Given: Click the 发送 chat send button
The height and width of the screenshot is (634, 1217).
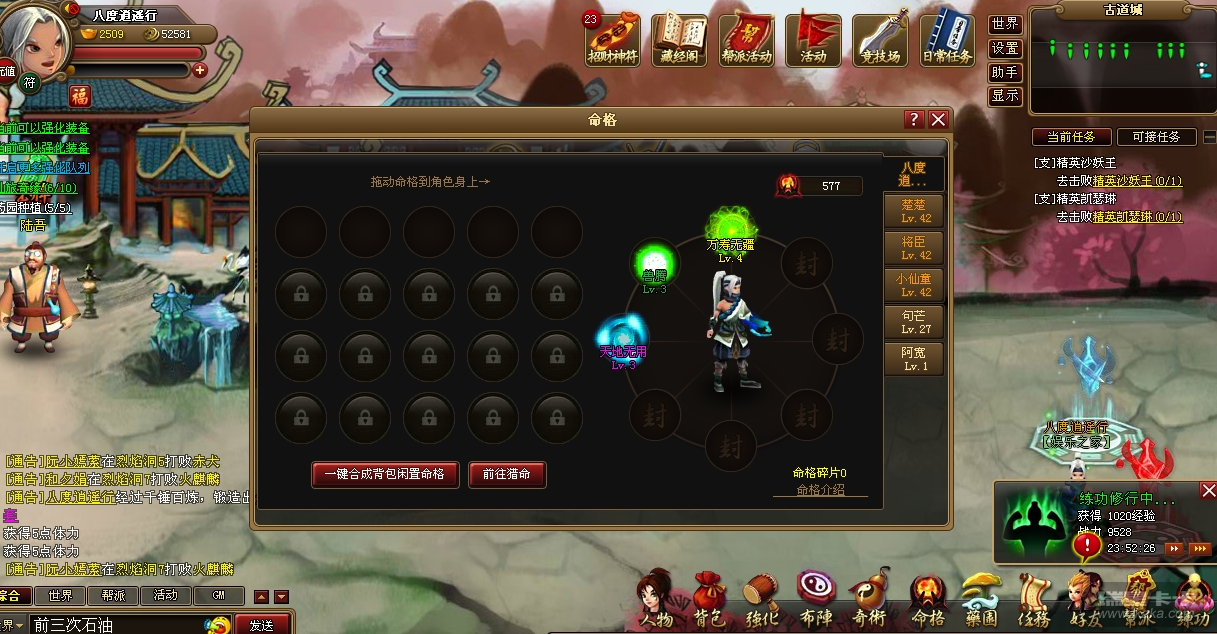Looking at the screenshot, I should point(262,625).
